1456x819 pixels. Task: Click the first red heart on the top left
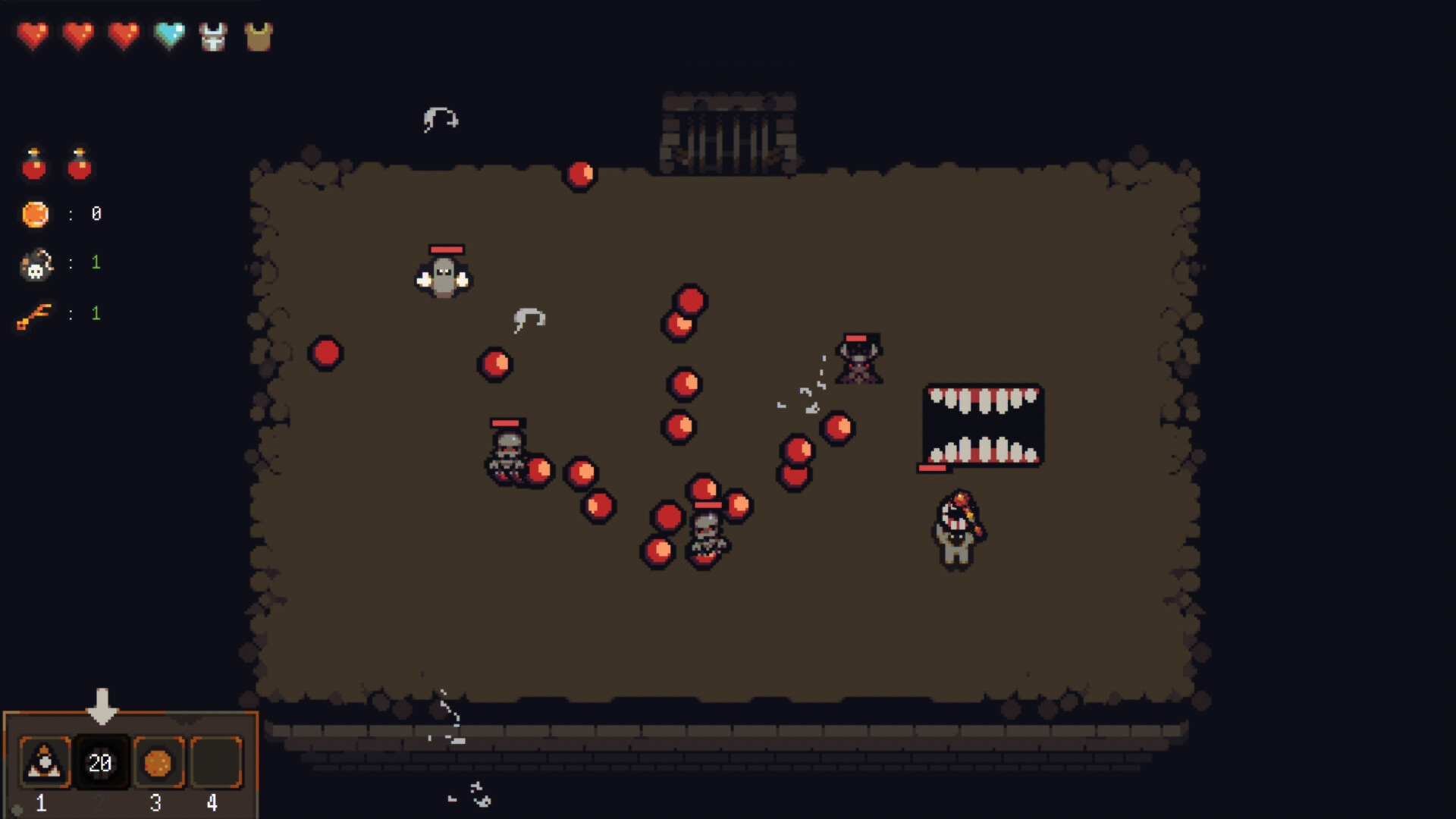33,33
